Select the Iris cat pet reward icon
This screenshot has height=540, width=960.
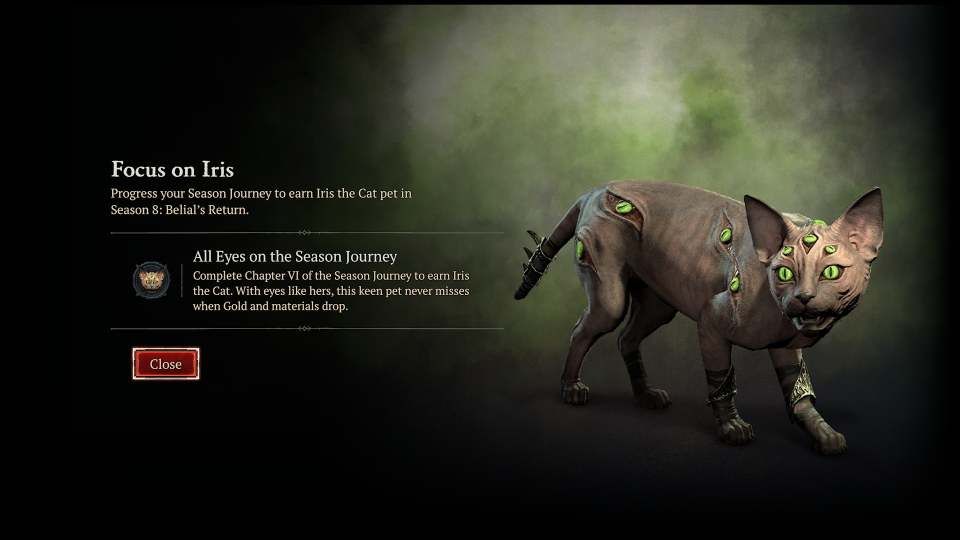click(x=151, y=279)
